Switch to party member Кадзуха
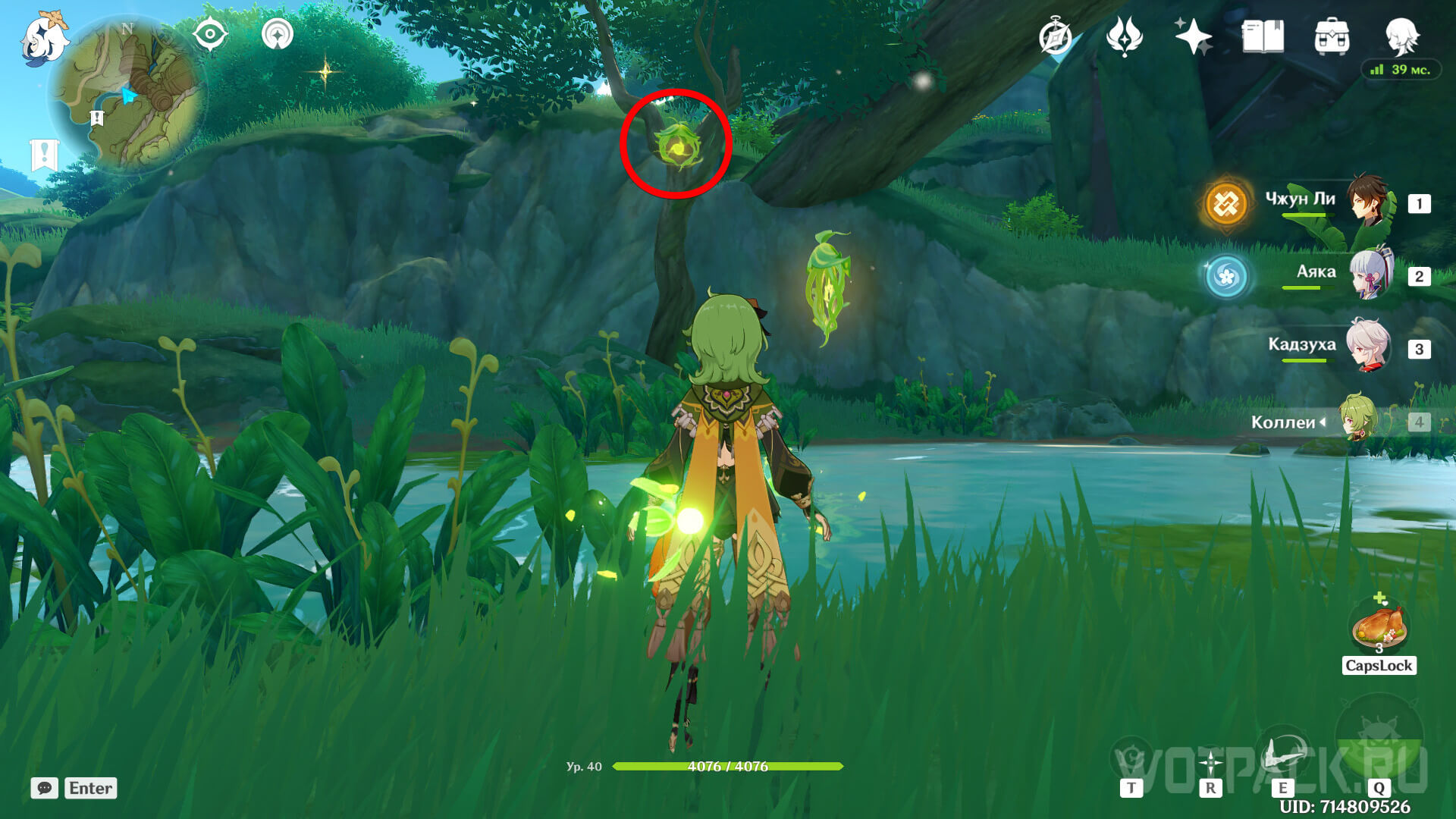Viewport: 1456px width, 819px height. point(1368,347)
